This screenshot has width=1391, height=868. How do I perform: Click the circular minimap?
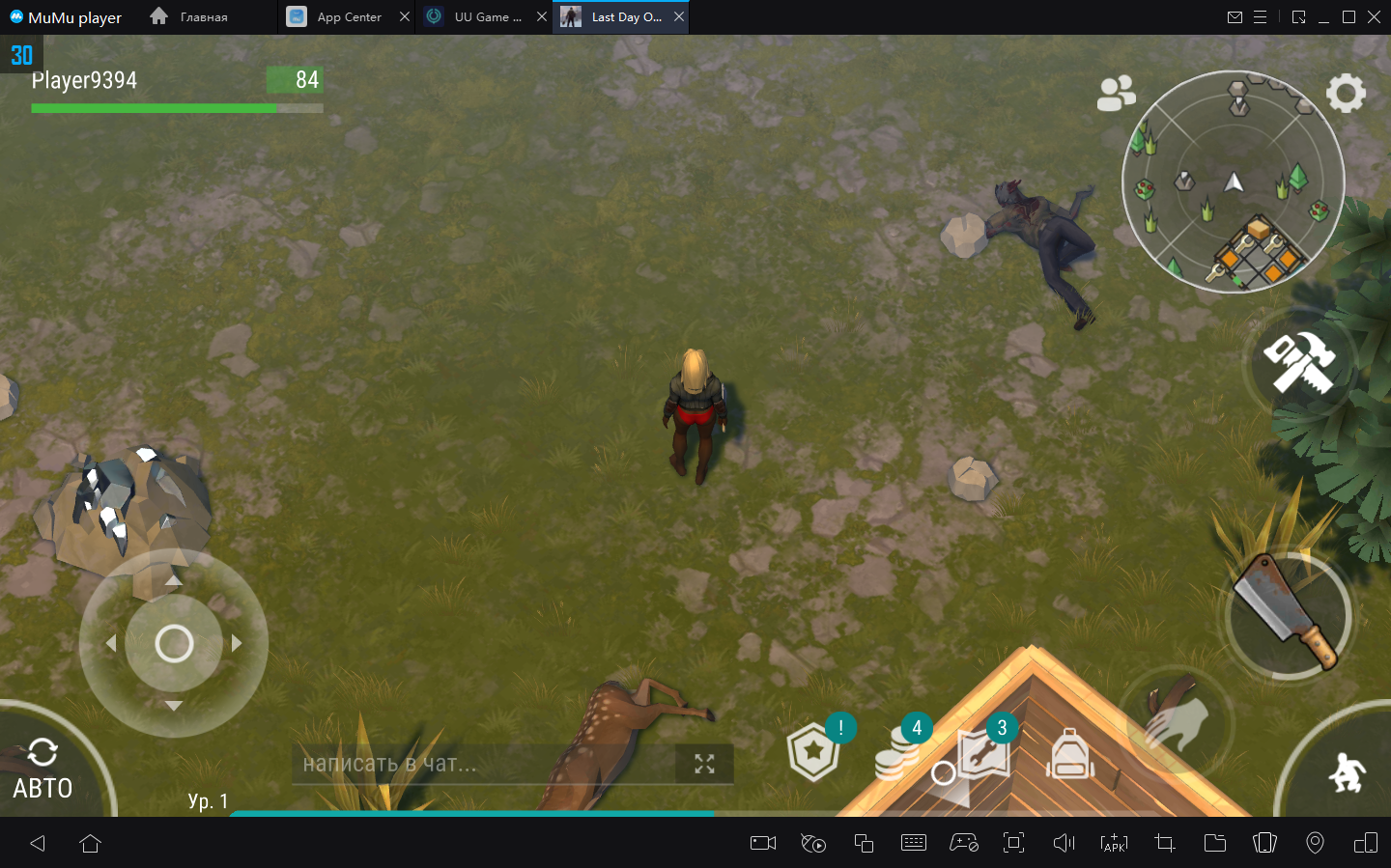[1233, 182]
